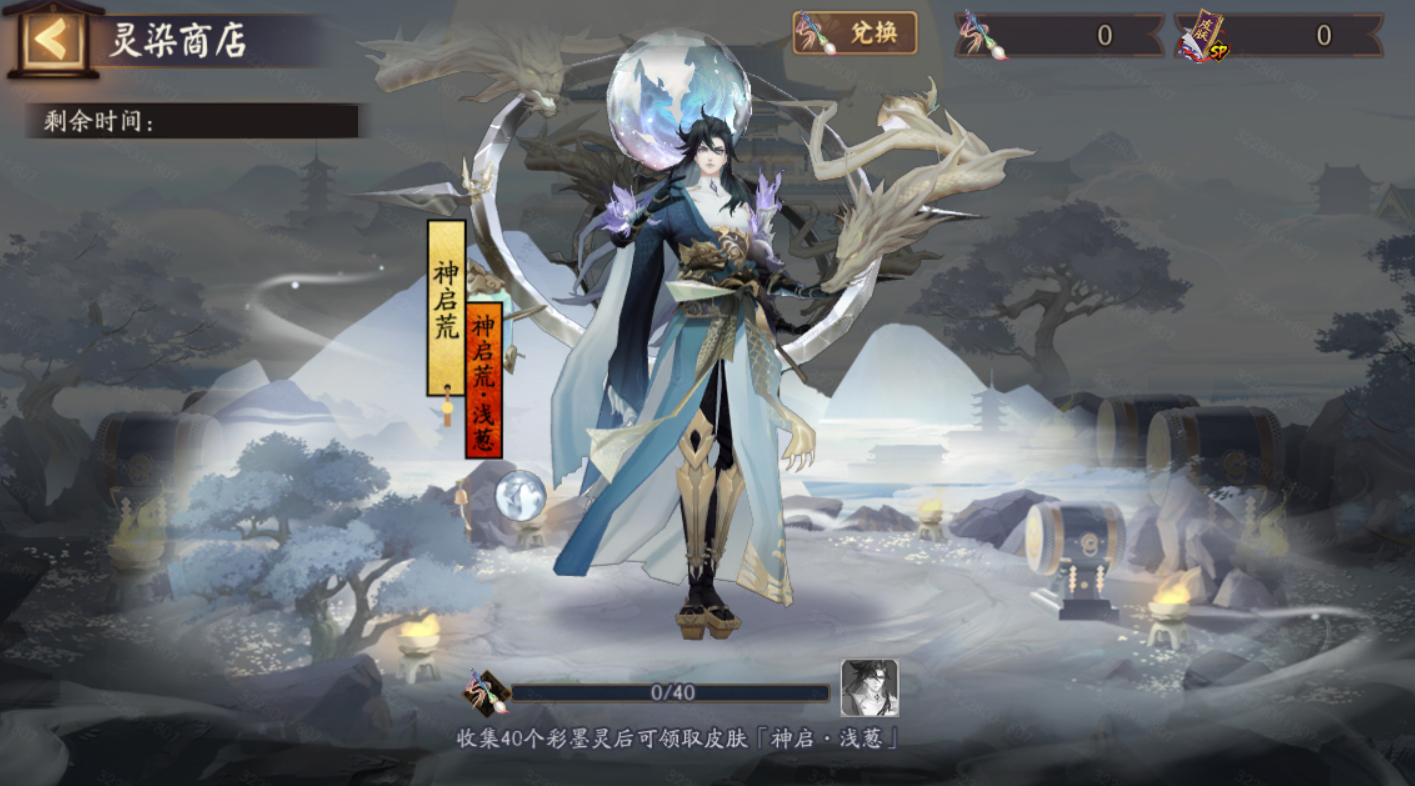Click the SP skin voucher icon
1415x786 pixels.
[x=1204, y=32]
